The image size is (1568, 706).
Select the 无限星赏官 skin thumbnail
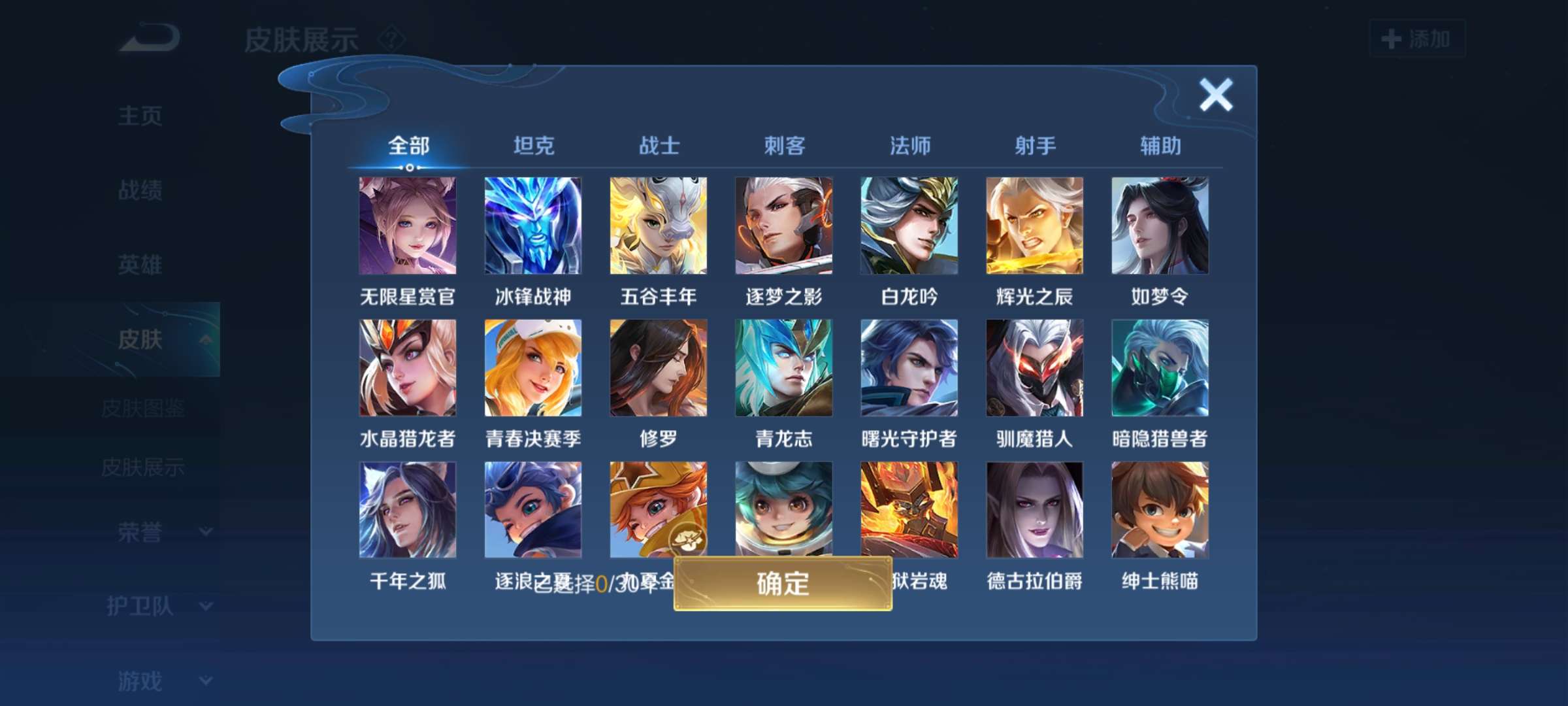click(x=406, y=226)
